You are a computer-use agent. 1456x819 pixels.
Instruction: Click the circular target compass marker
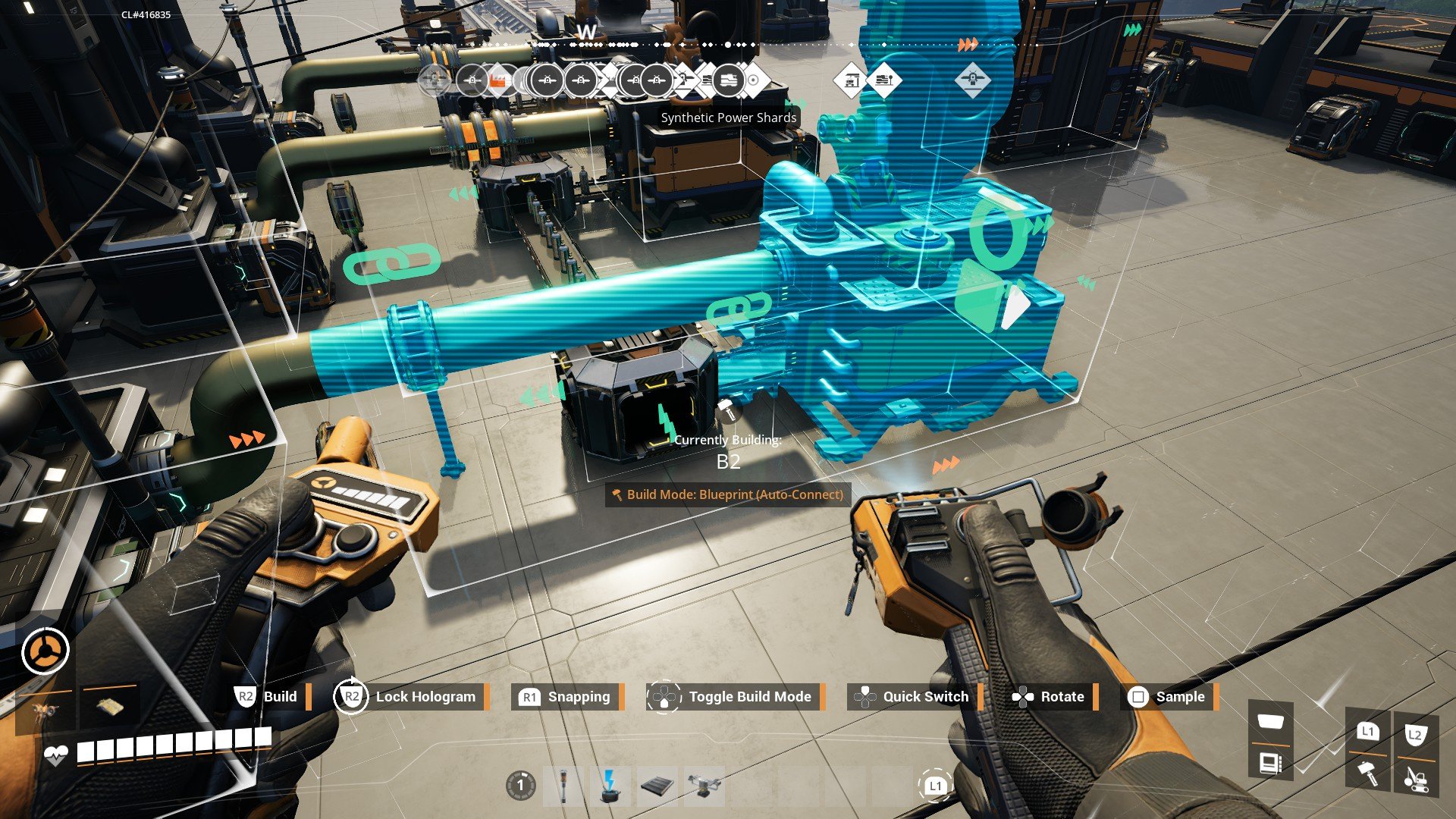tap(754, 80)
